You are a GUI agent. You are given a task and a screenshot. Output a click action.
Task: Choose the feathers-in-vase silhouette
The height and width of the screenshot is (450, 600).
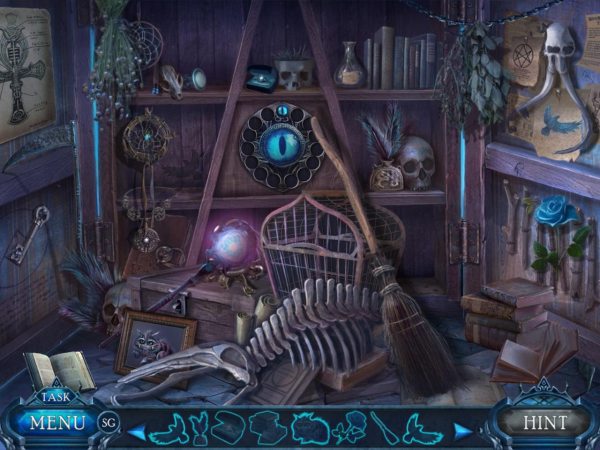198,429
